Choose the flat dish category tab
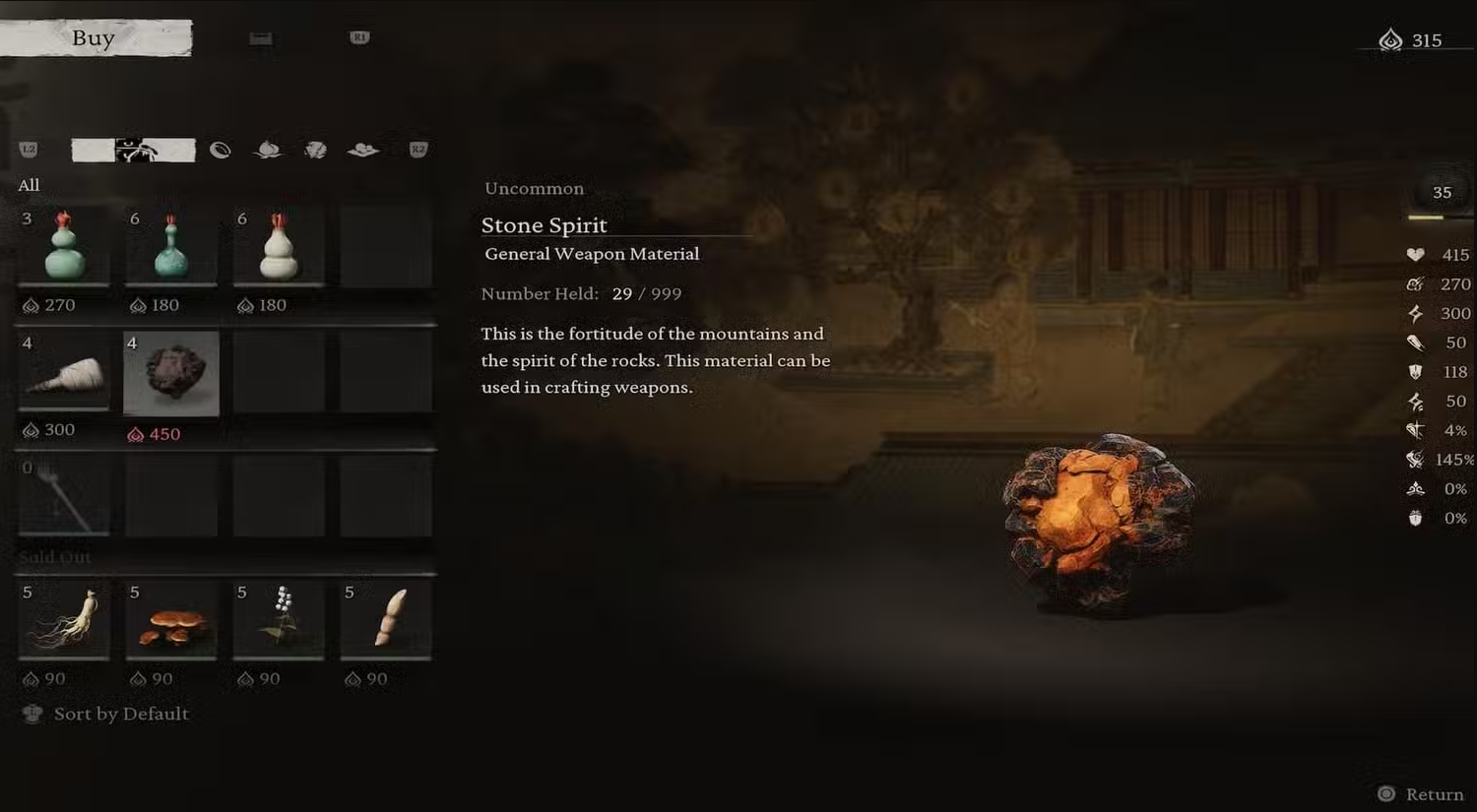 tap(363, 150)
